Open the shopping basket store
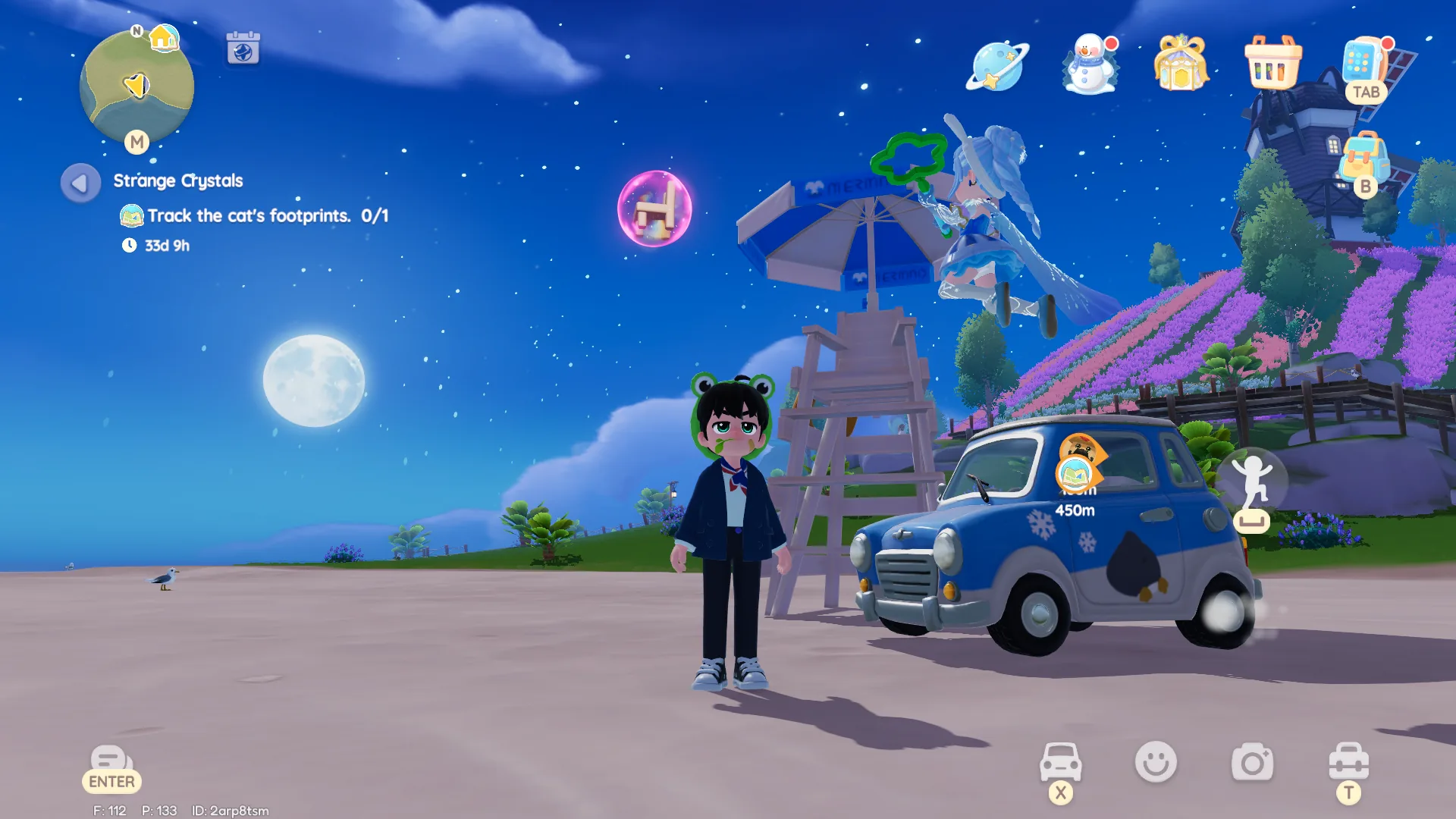Image resolution: width=1456 pixels, height=819 pixels. click(1272, 64)
